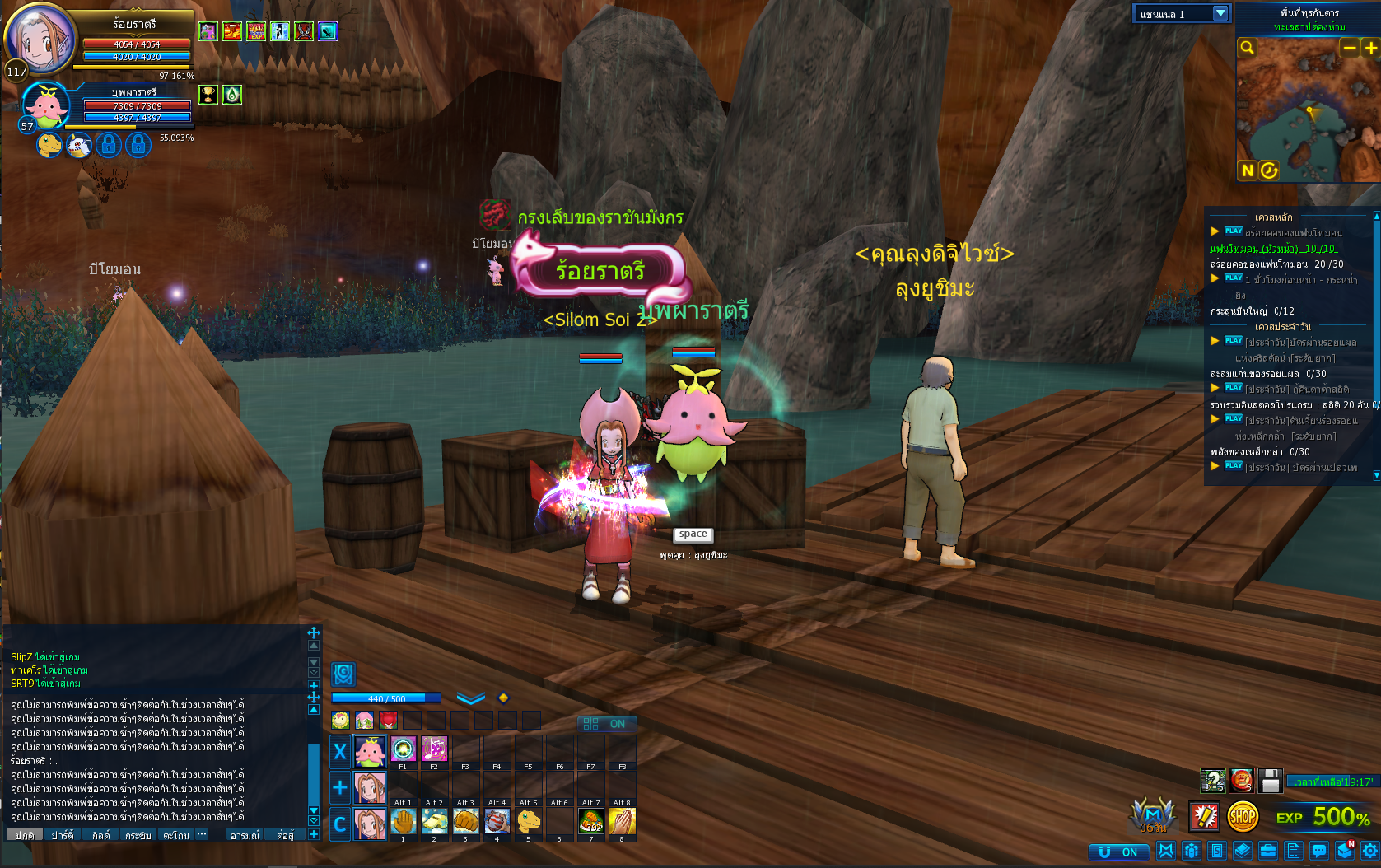Open the แชนแนล 1 channel dropdown

(1182, 13)
